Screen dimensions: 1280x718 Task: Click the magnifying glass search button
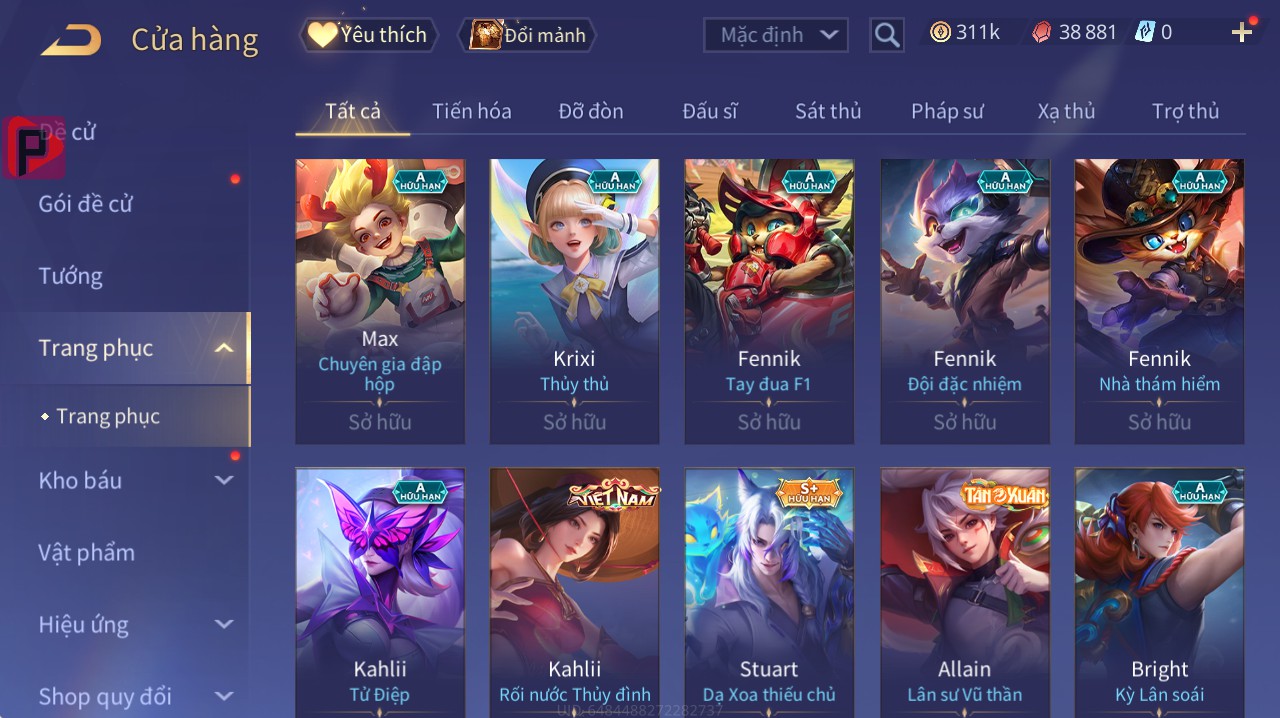(887, 36)
